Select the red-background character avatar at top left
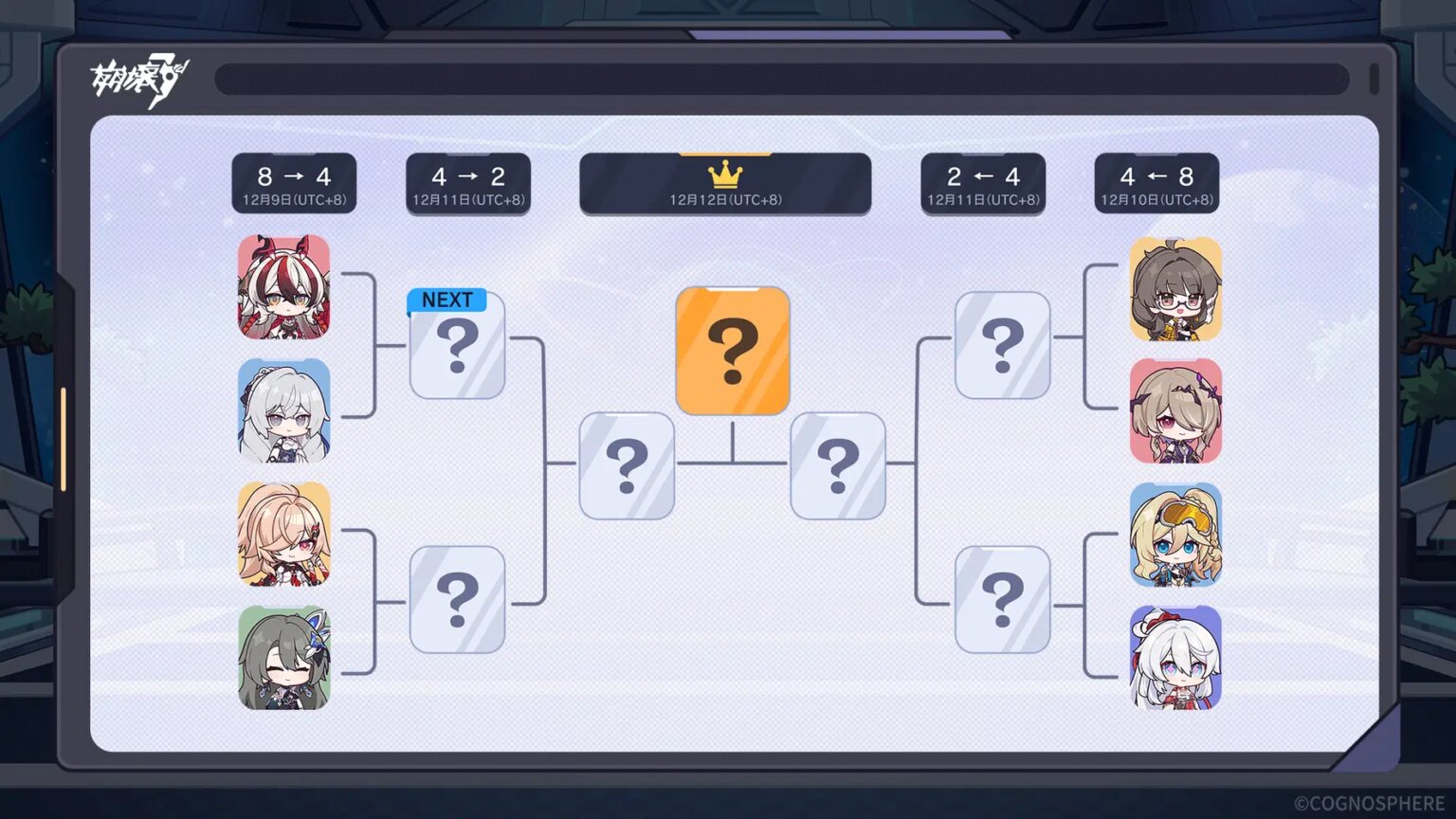This screenshot has width=1456, height=819. [284, 287]
